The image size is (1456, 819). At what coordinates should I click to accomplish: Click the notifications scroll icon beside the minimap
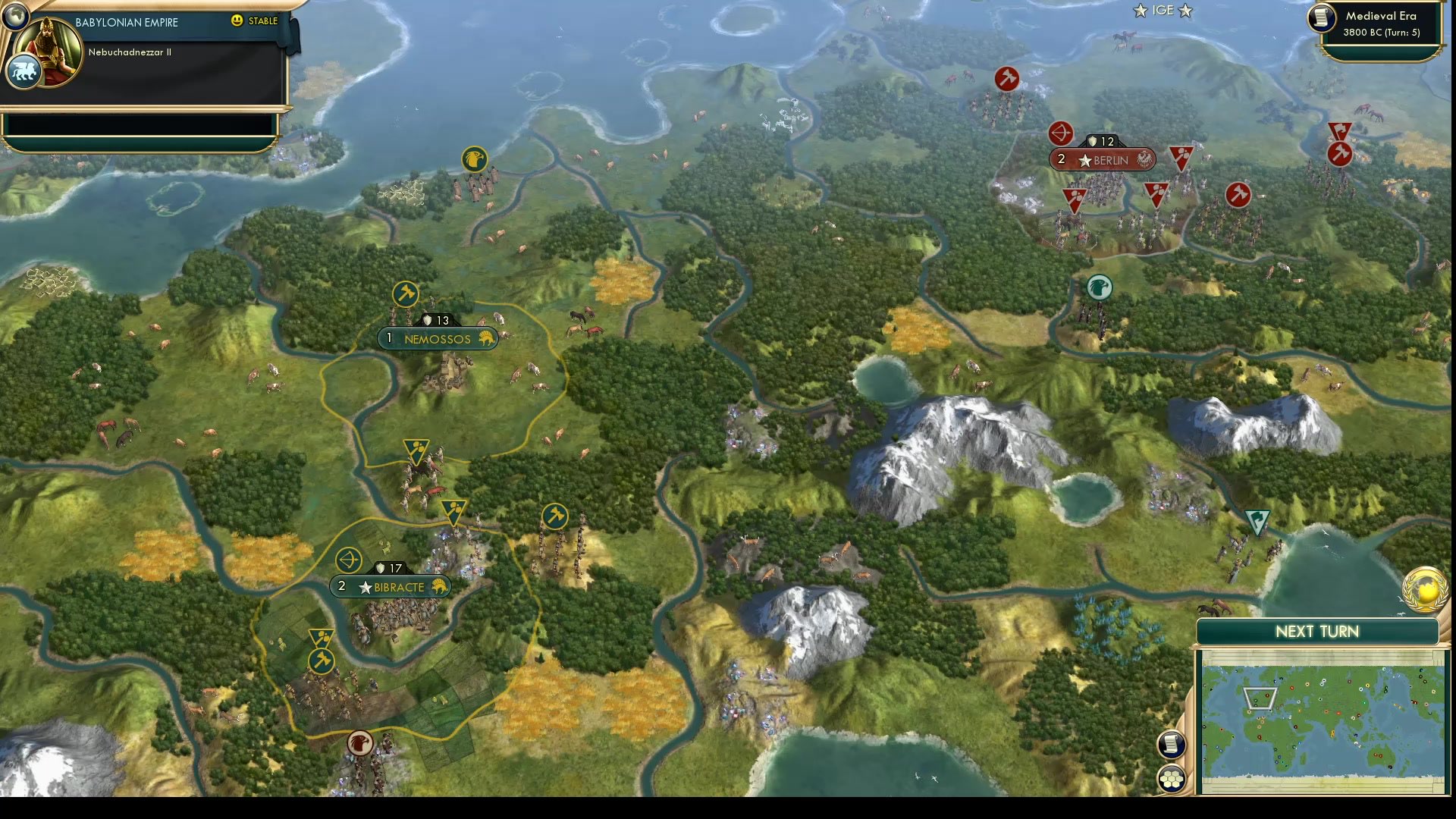1171,745
